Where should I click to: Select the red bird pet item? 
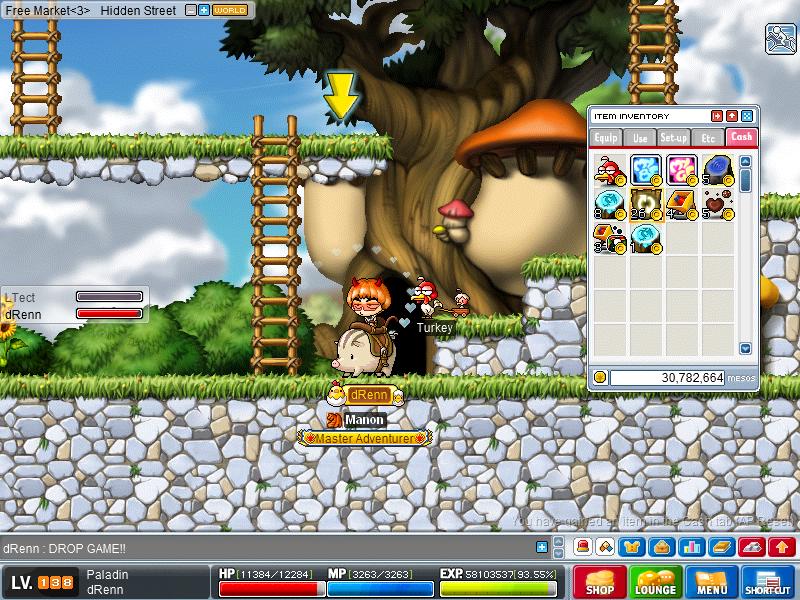click(609, 169)
